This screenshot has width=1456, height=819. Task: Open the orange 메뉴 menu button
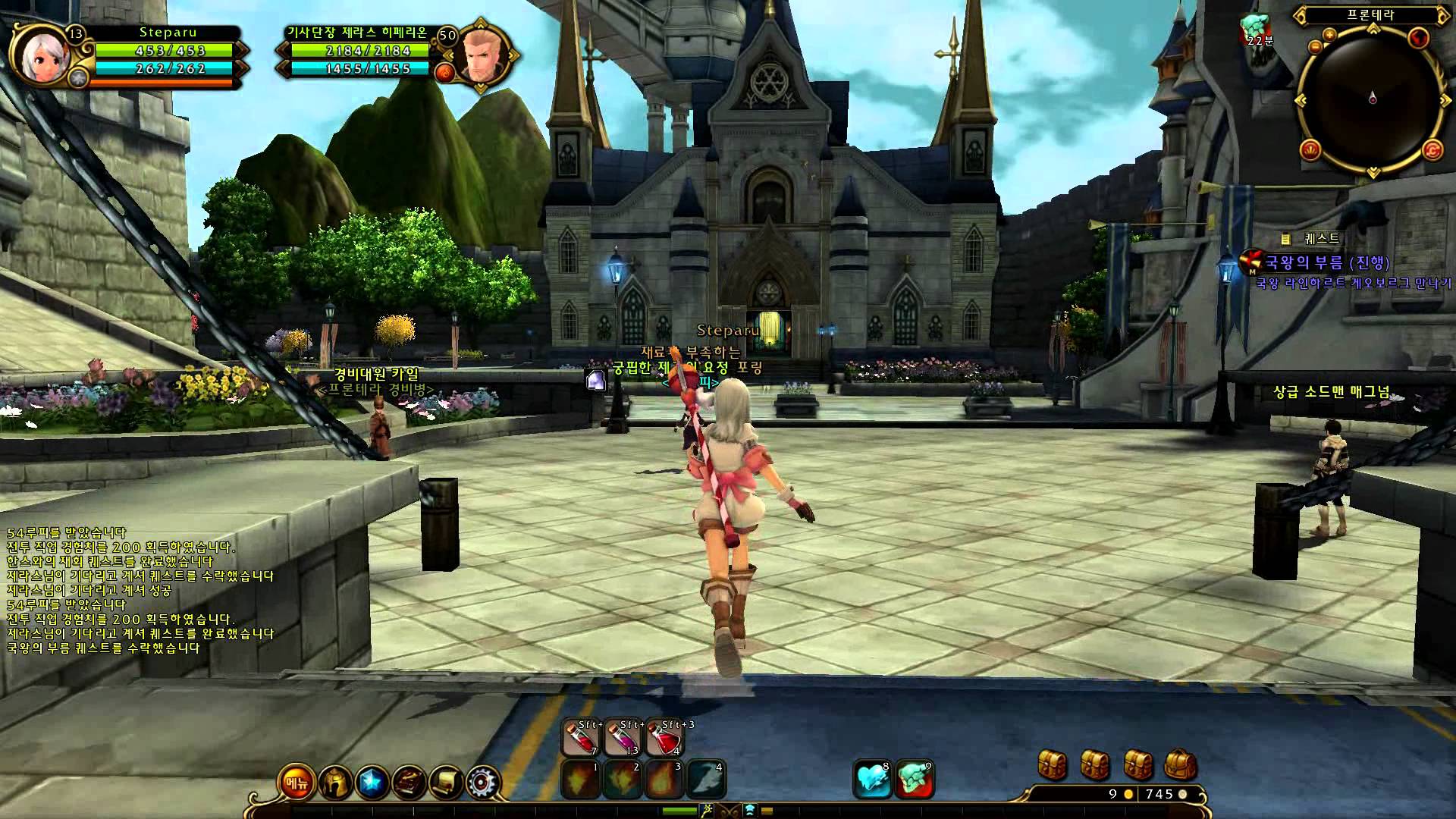coord(297,783)
